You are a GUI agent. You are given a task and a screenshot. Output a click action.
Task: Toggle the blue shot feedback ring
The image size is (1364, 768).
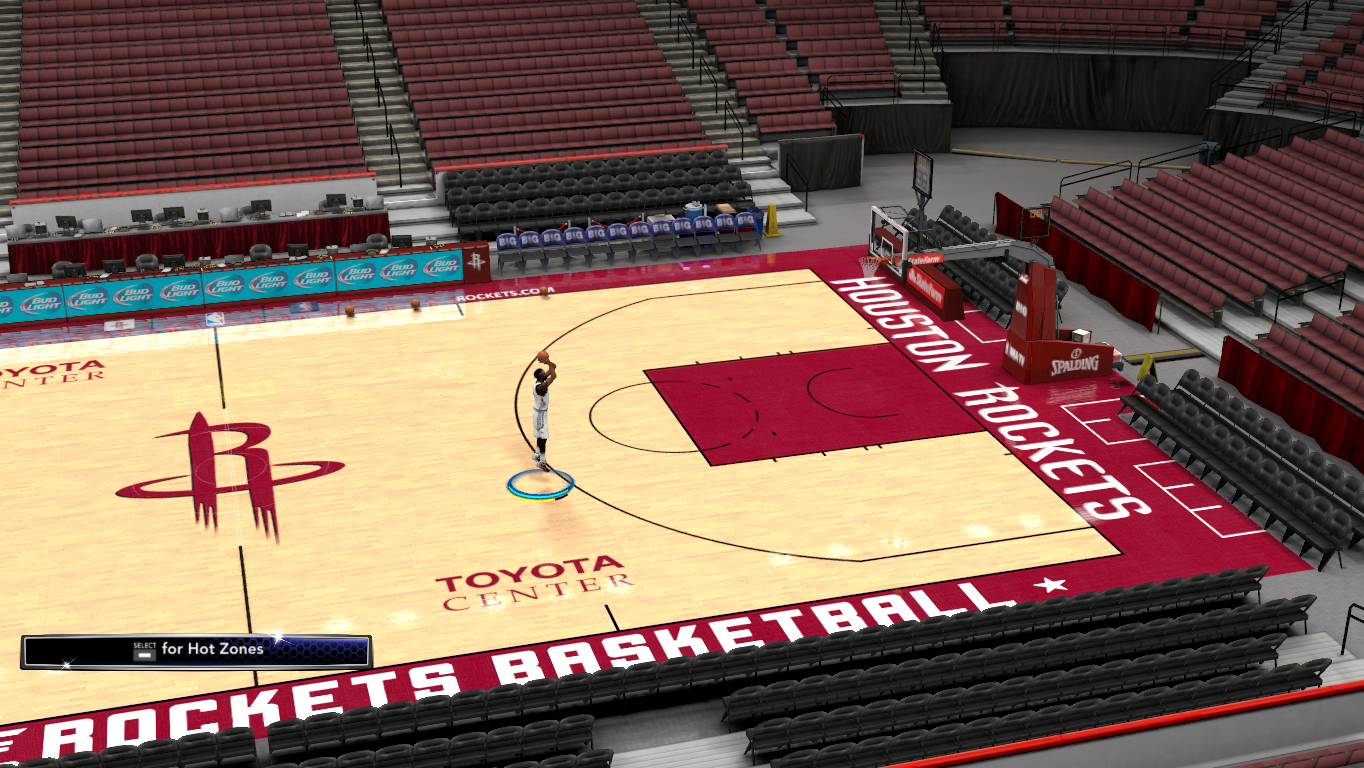540,483
